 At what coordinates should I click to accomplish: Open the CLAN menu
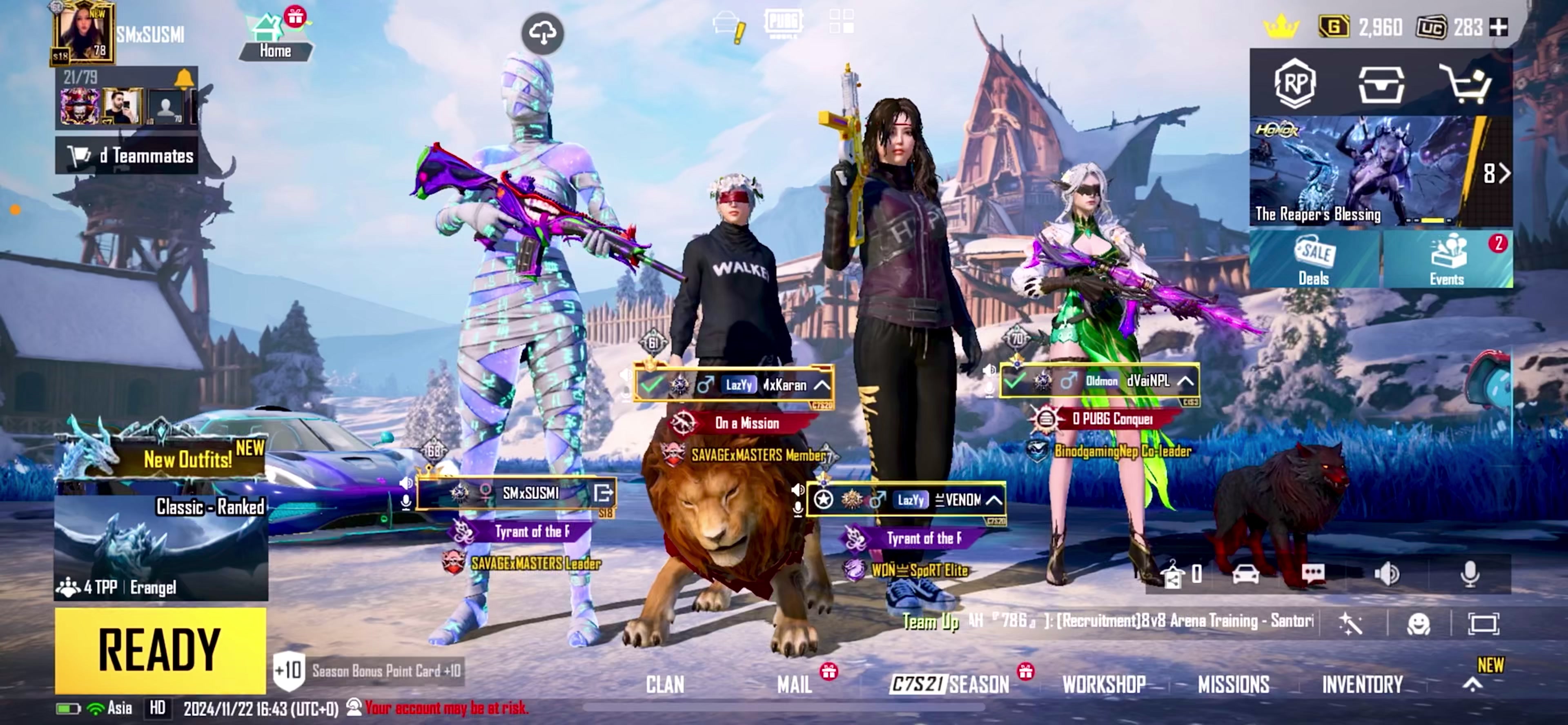coord(665,685)
